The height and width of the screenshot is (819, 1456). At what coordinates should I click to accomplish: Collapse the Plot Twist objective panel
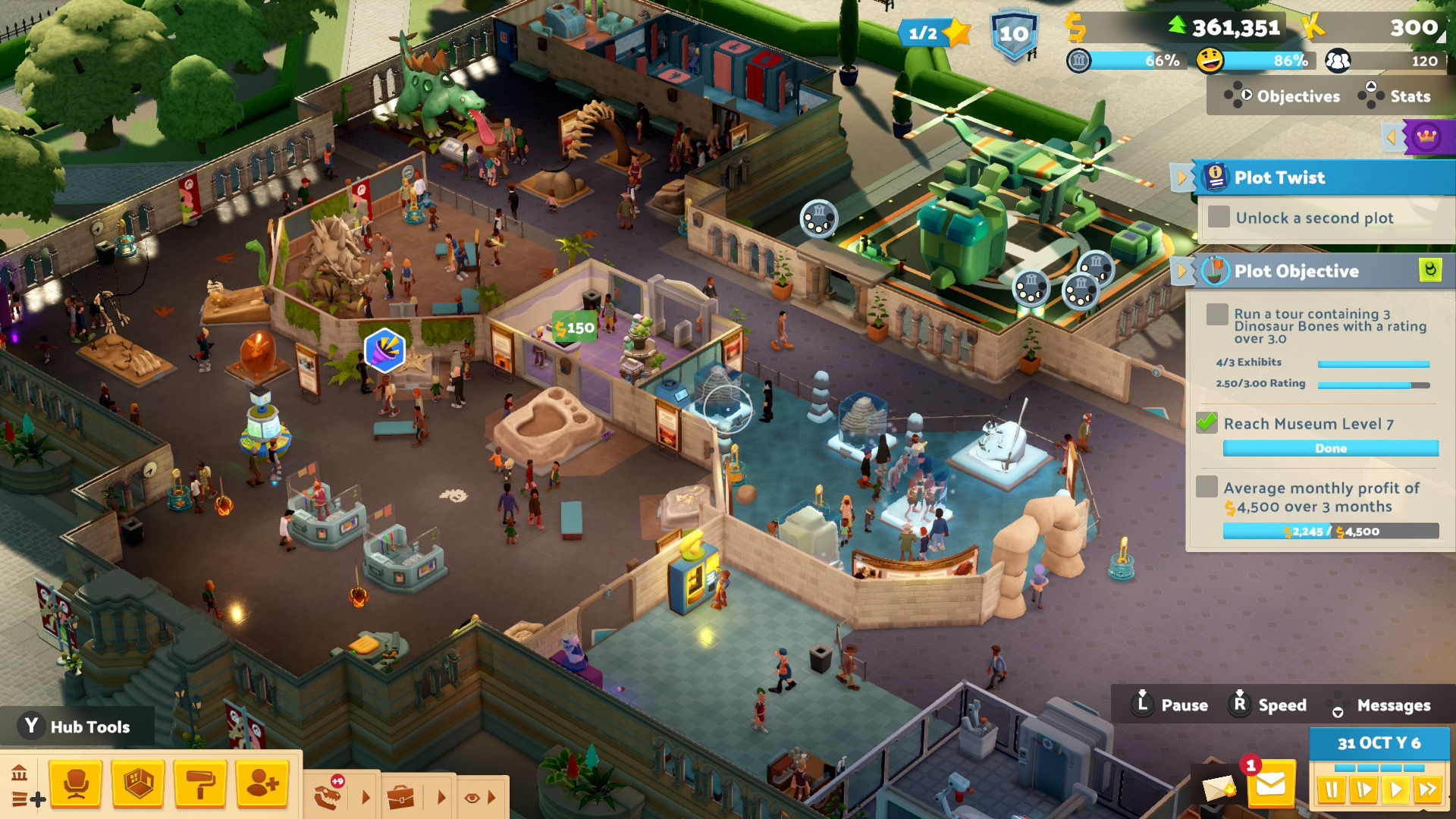[x=1181, y=178]
